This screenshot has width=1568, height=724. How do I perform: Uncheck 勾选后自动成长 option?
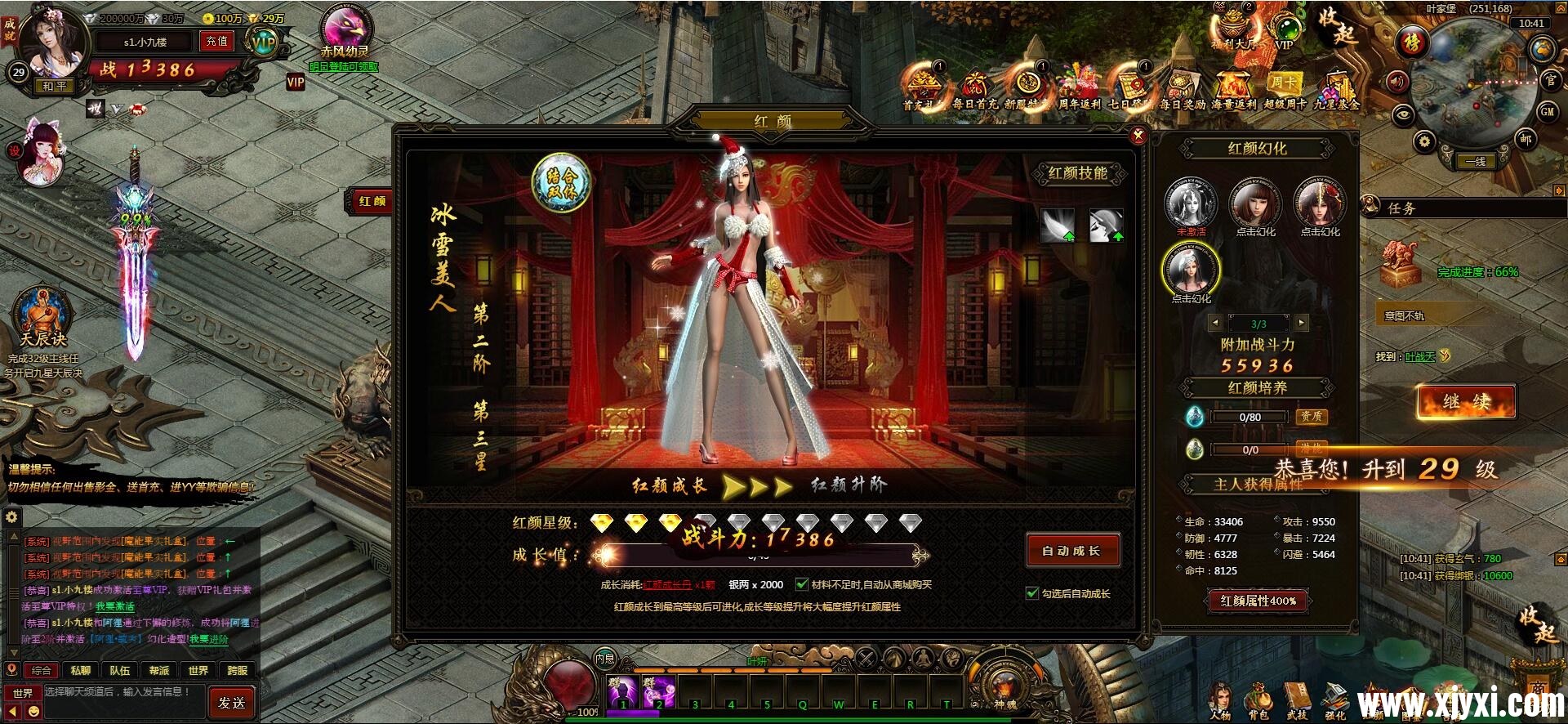pyautogui.click(x=1032, y=592)
